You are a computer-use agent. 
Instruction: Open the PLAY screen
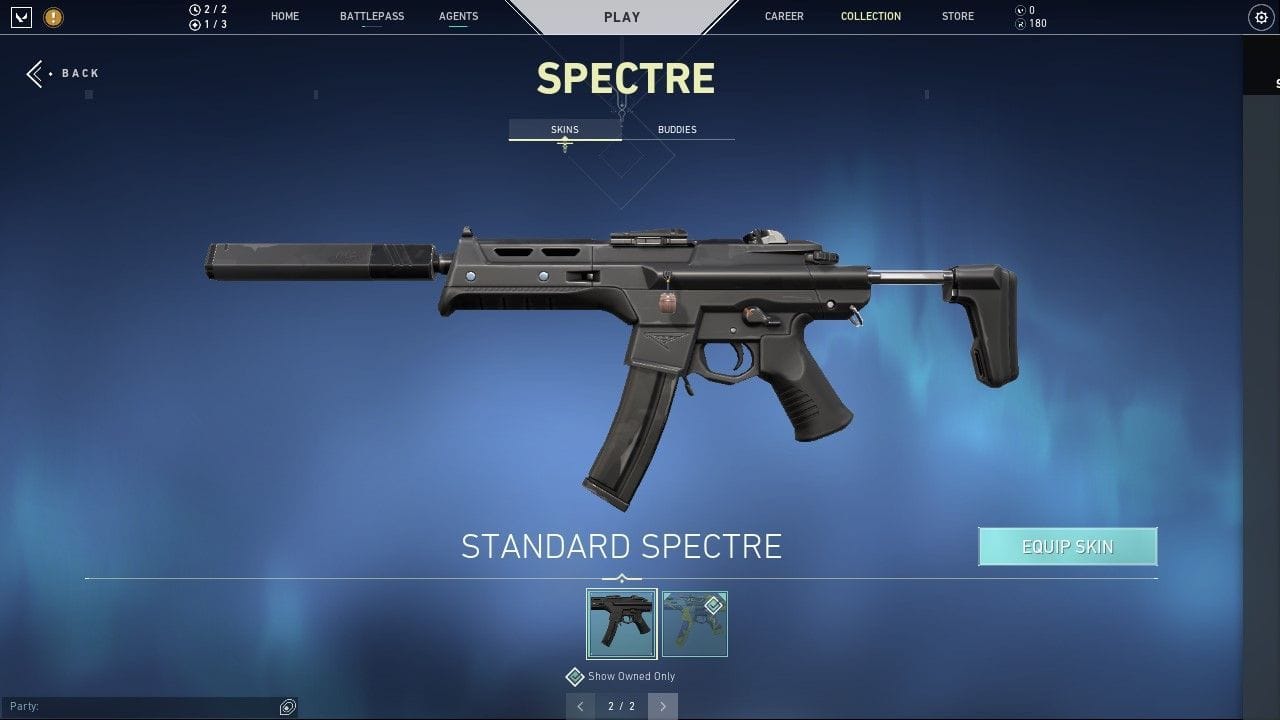(622, 16)
